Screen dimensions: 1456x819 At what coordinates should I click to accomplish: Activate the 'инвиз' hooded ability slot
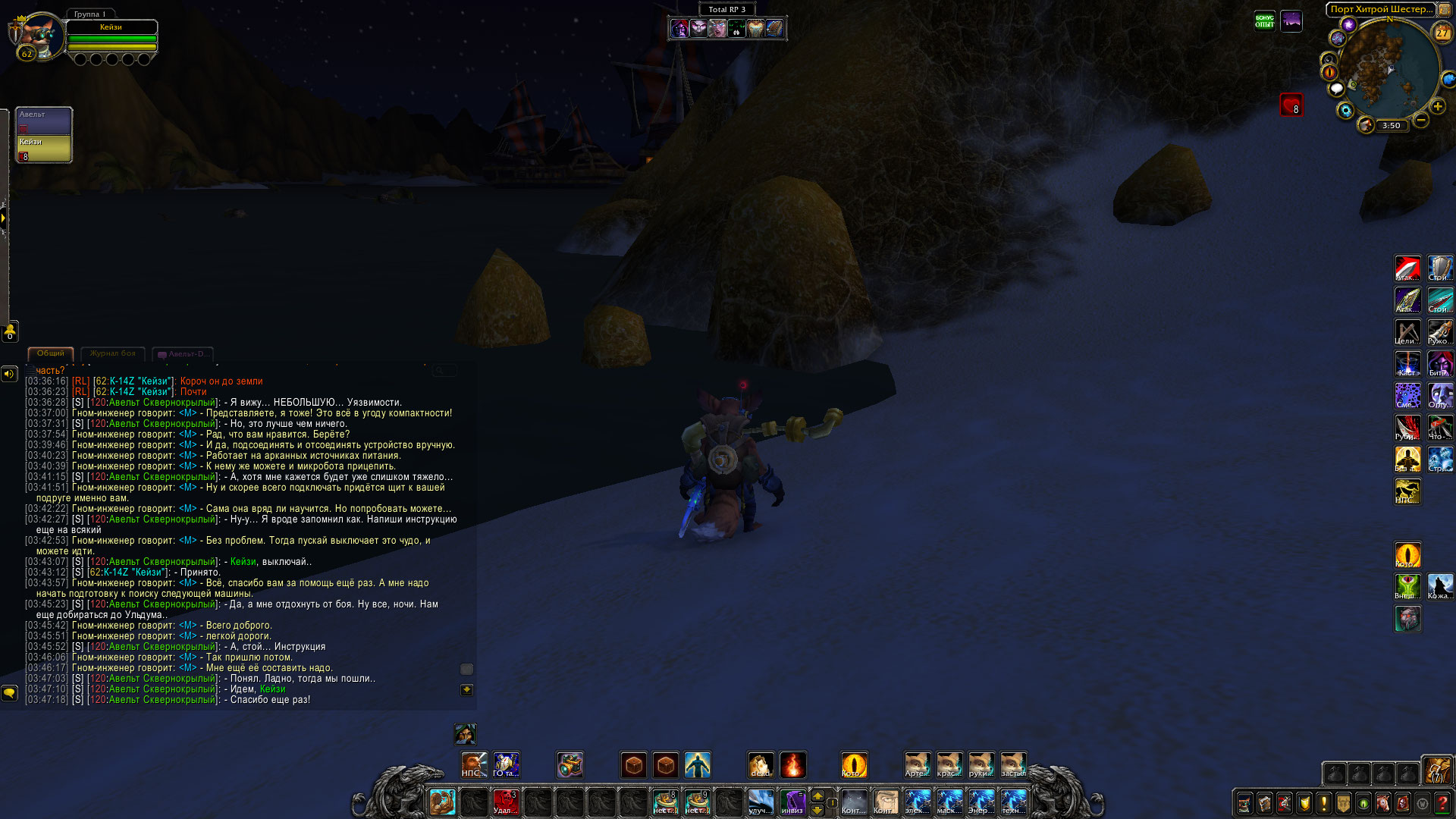(x=792, y=802)
